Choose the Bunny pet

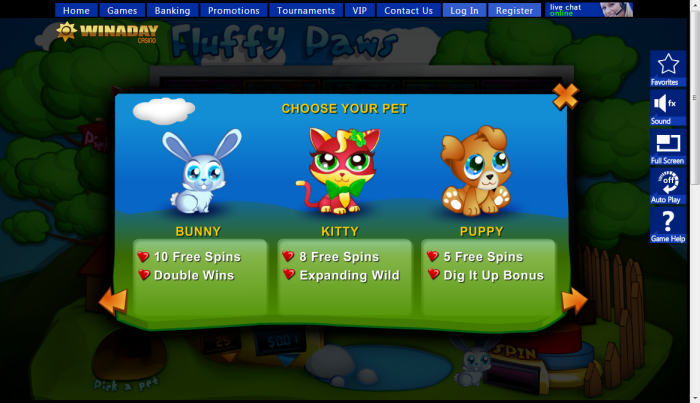[x=197, y=172]
